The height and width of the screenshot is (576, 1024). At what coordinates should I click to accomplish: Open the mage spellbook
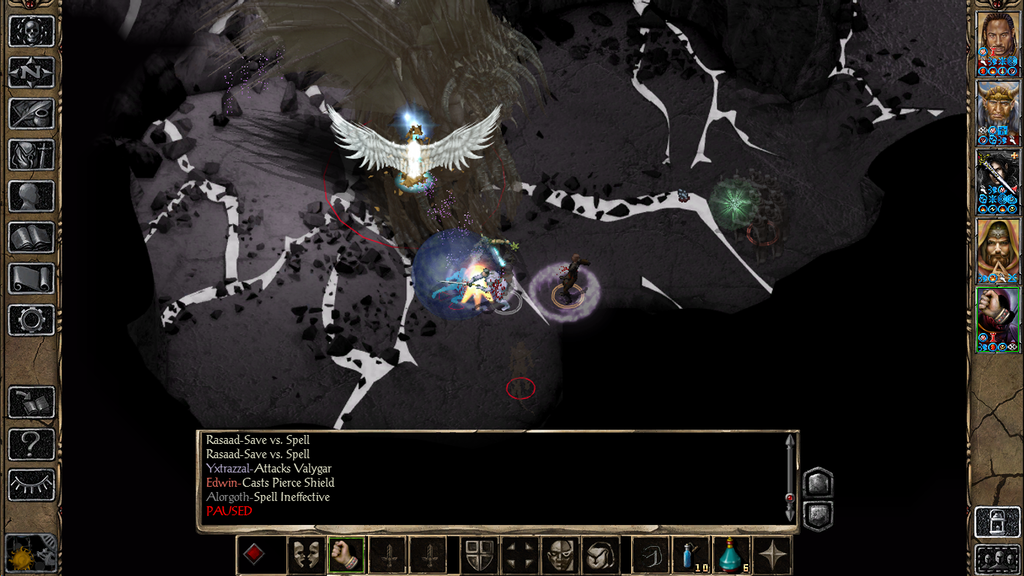(30, 237)
